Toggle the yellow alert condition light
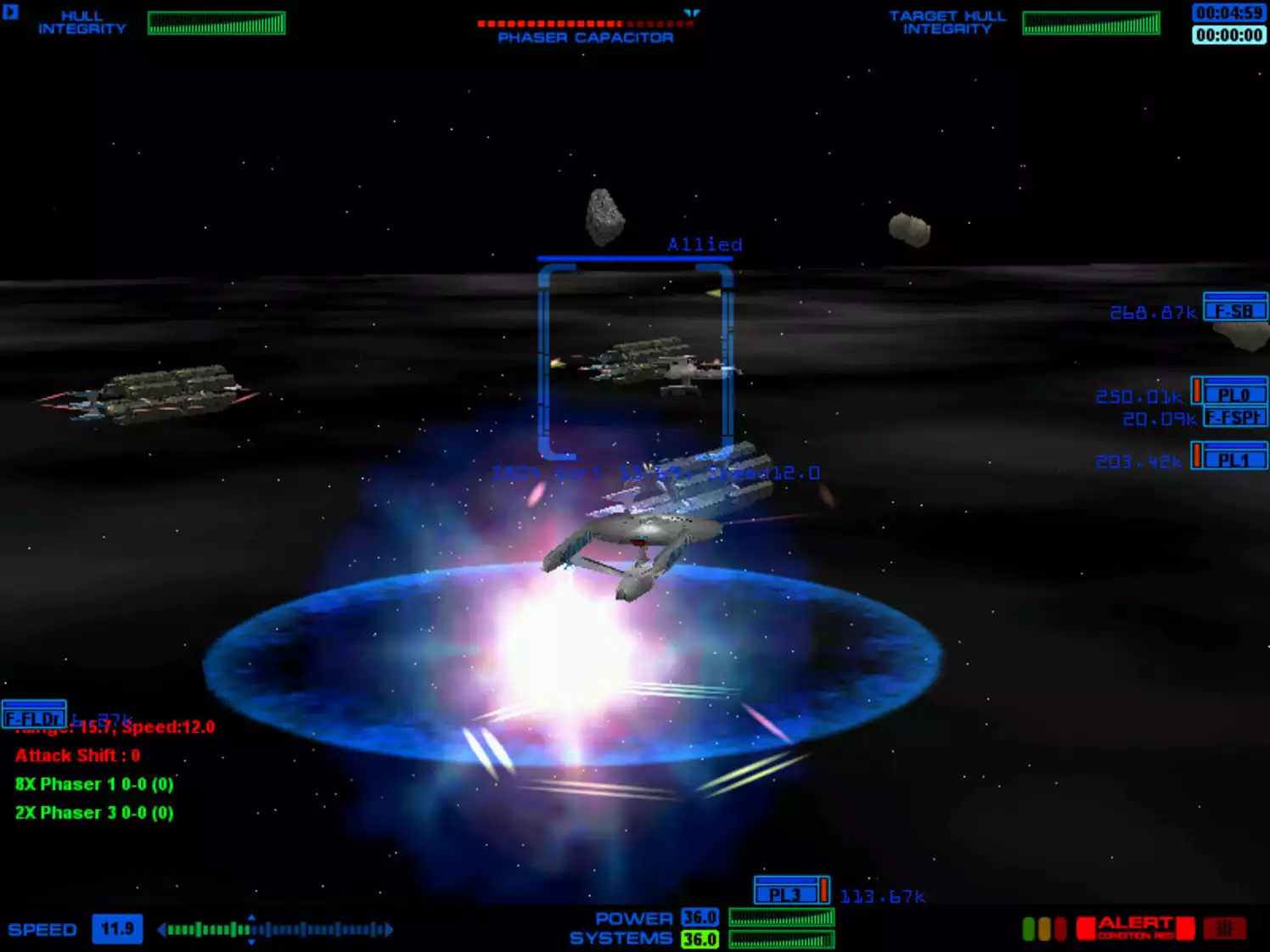This screenshot has width=1270, height=952. 1044,928
